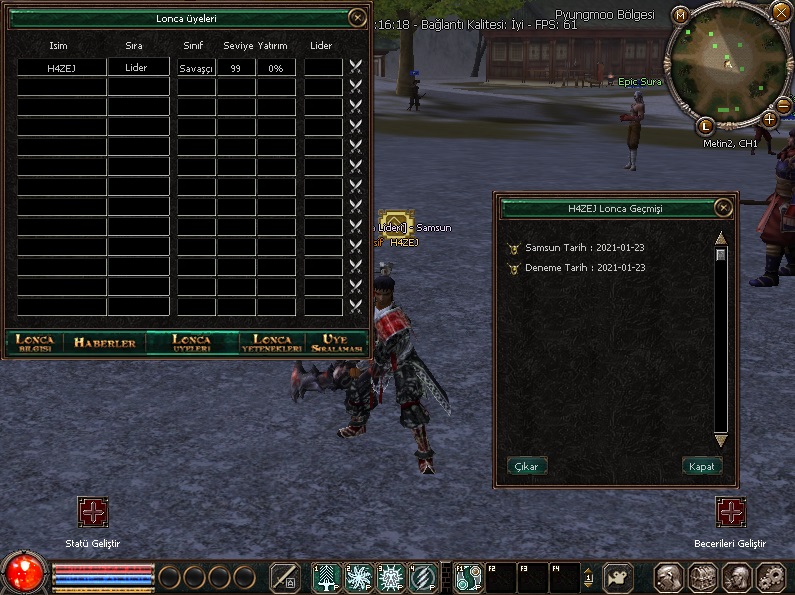The image size is (795, 595).
Task: Switch to the Lonca Bilgisi tab
Action: click(35, 343)
